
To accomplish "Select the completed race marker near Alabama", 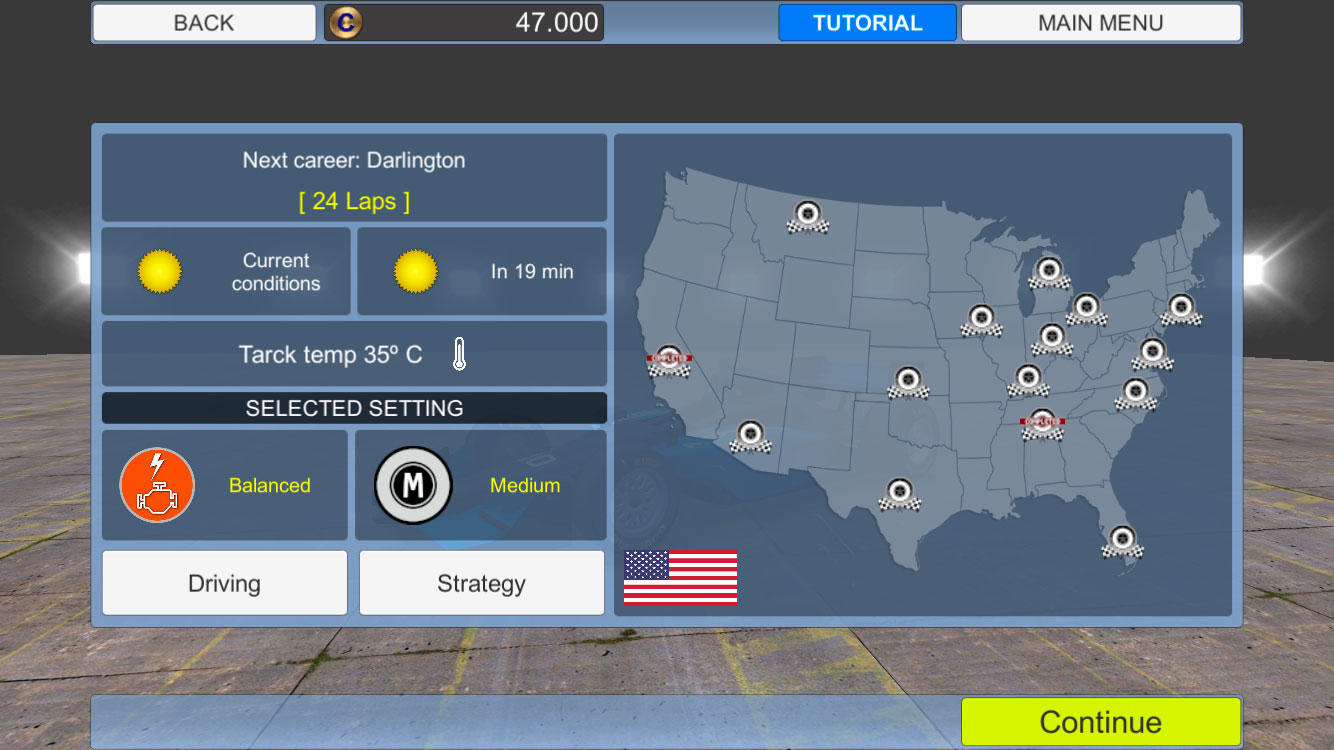I will click(x=1043, y=422).
